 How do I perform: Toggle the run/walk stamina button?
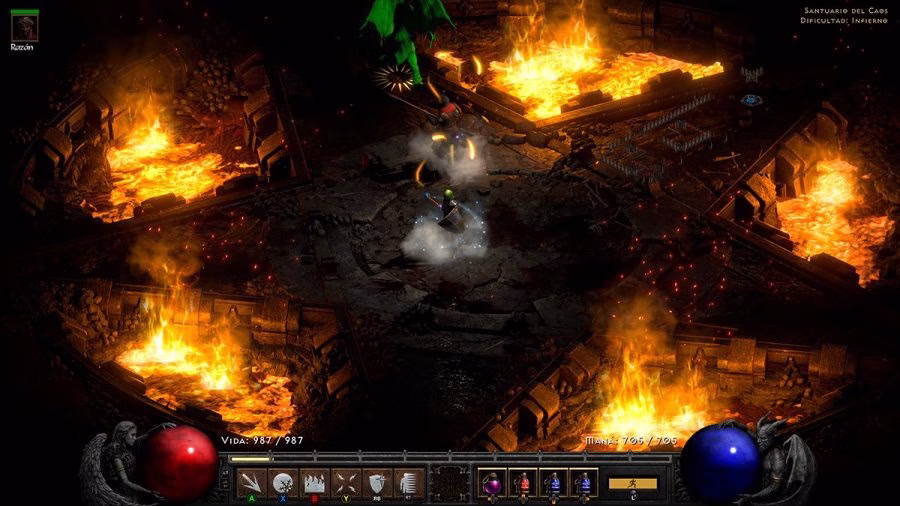(x=633, y=483)
